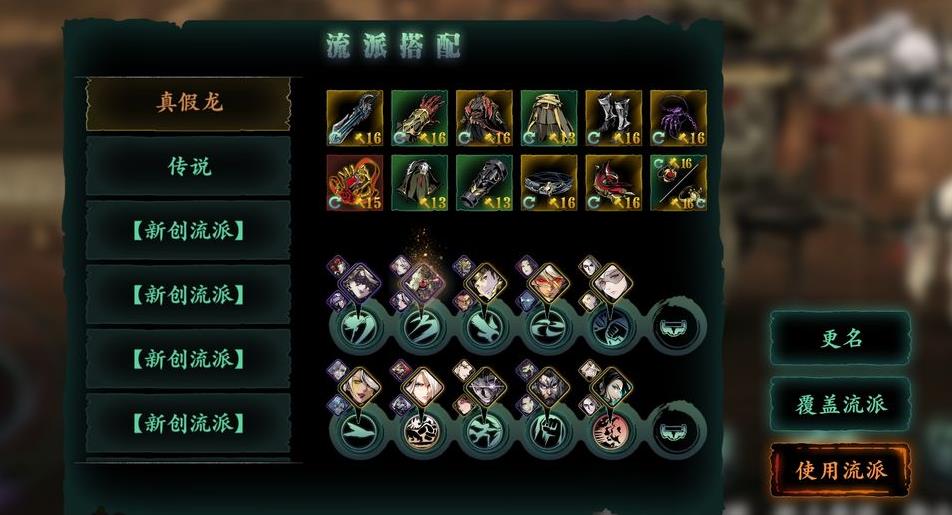Open the twin rings accessory slot
This screenshot has width=952, height=515.
point(678,182)
